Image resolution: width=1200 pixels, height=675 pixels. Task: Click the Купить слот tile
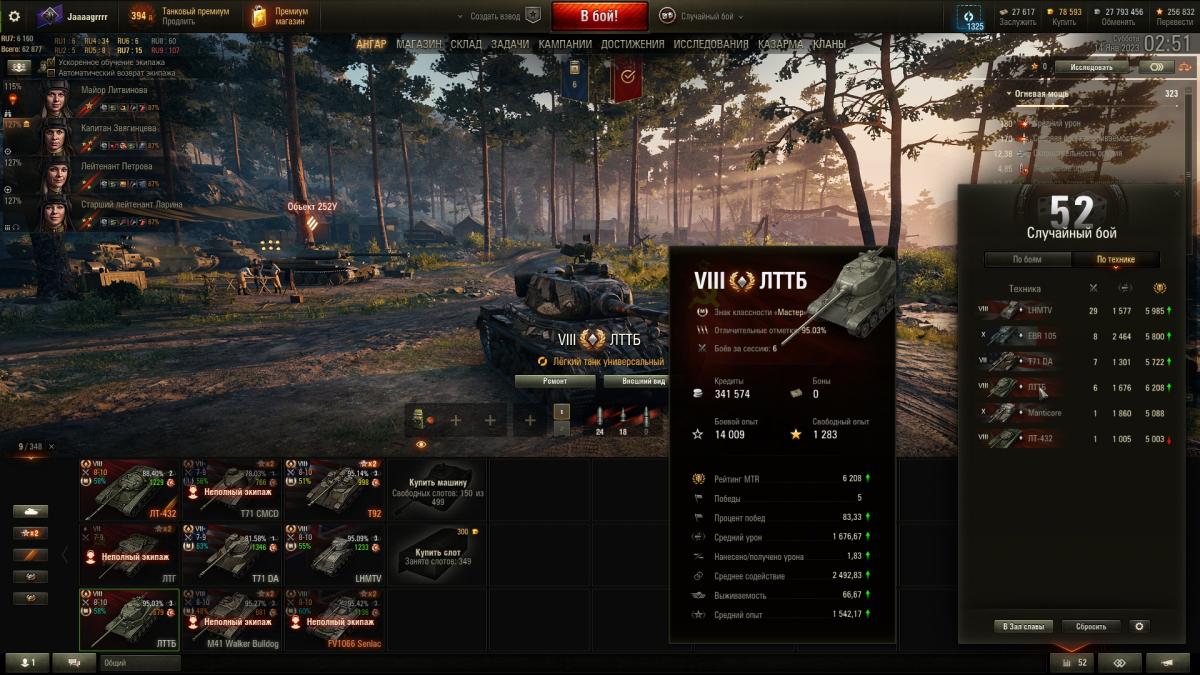(437, 552)
